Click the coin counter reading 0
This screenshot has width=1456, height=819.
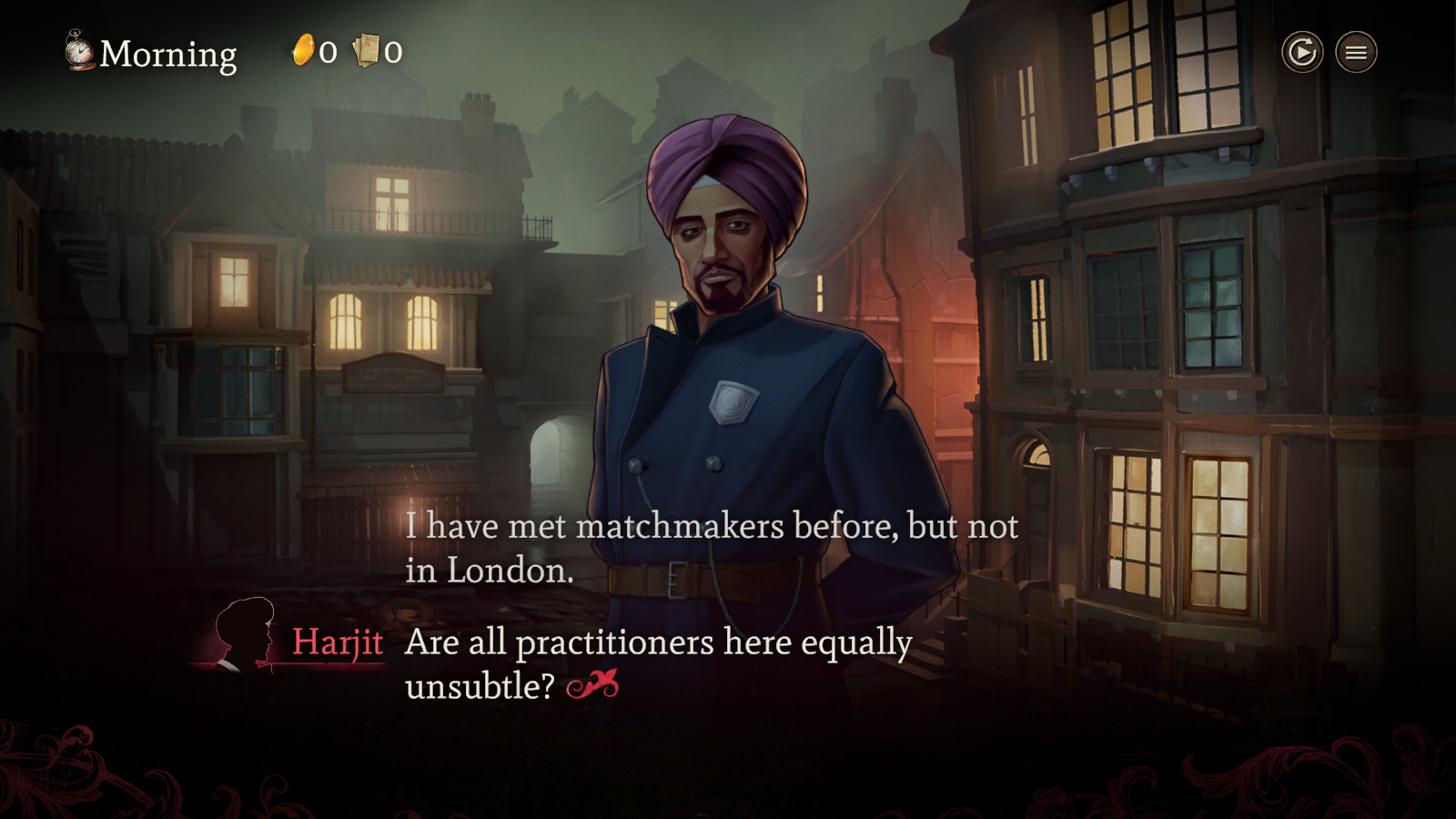[x=328, y=51]
